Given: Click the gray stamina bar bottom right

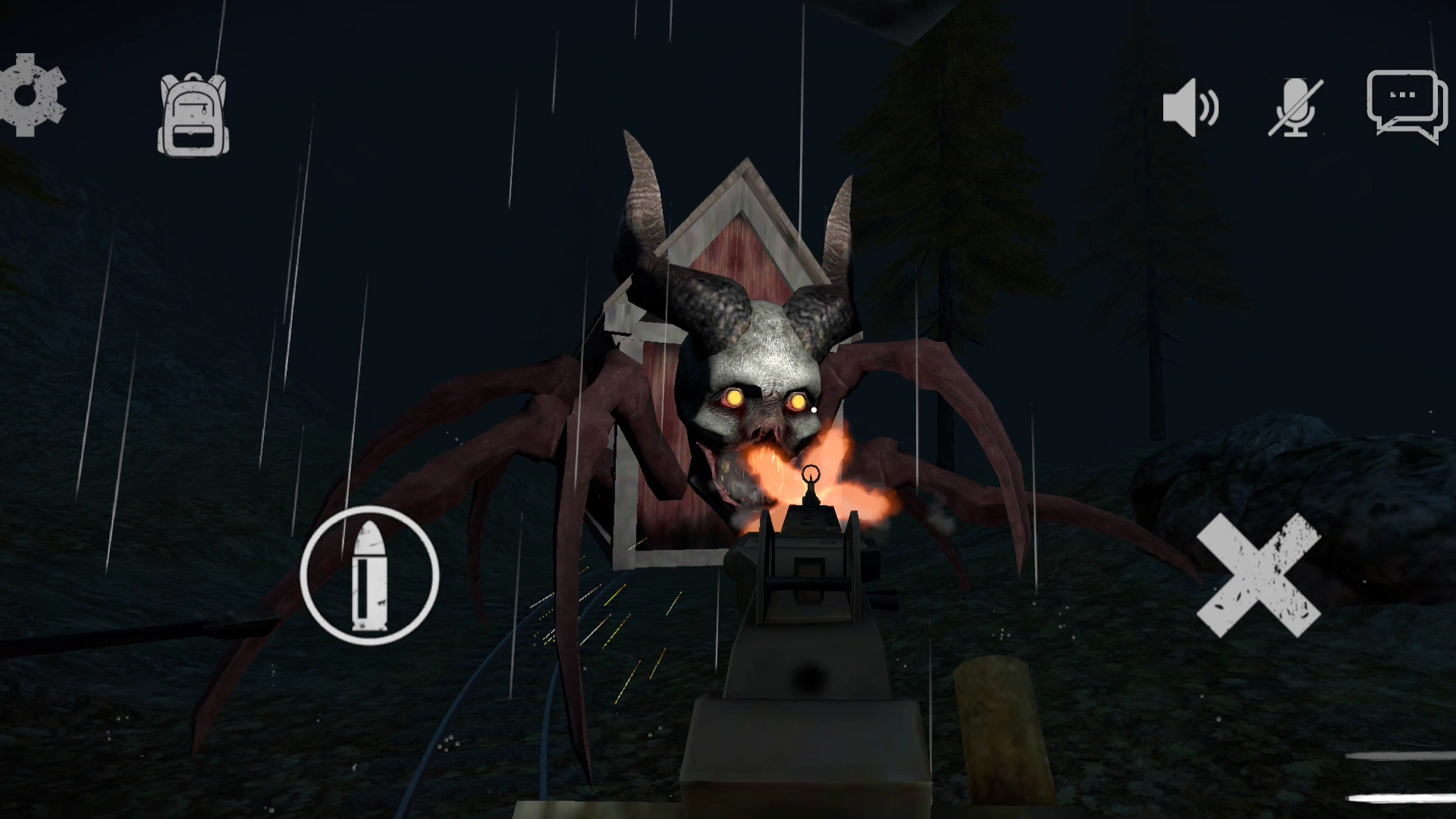Looking at the screenshot, I should pyautogui.click(x=1403, y=756).
